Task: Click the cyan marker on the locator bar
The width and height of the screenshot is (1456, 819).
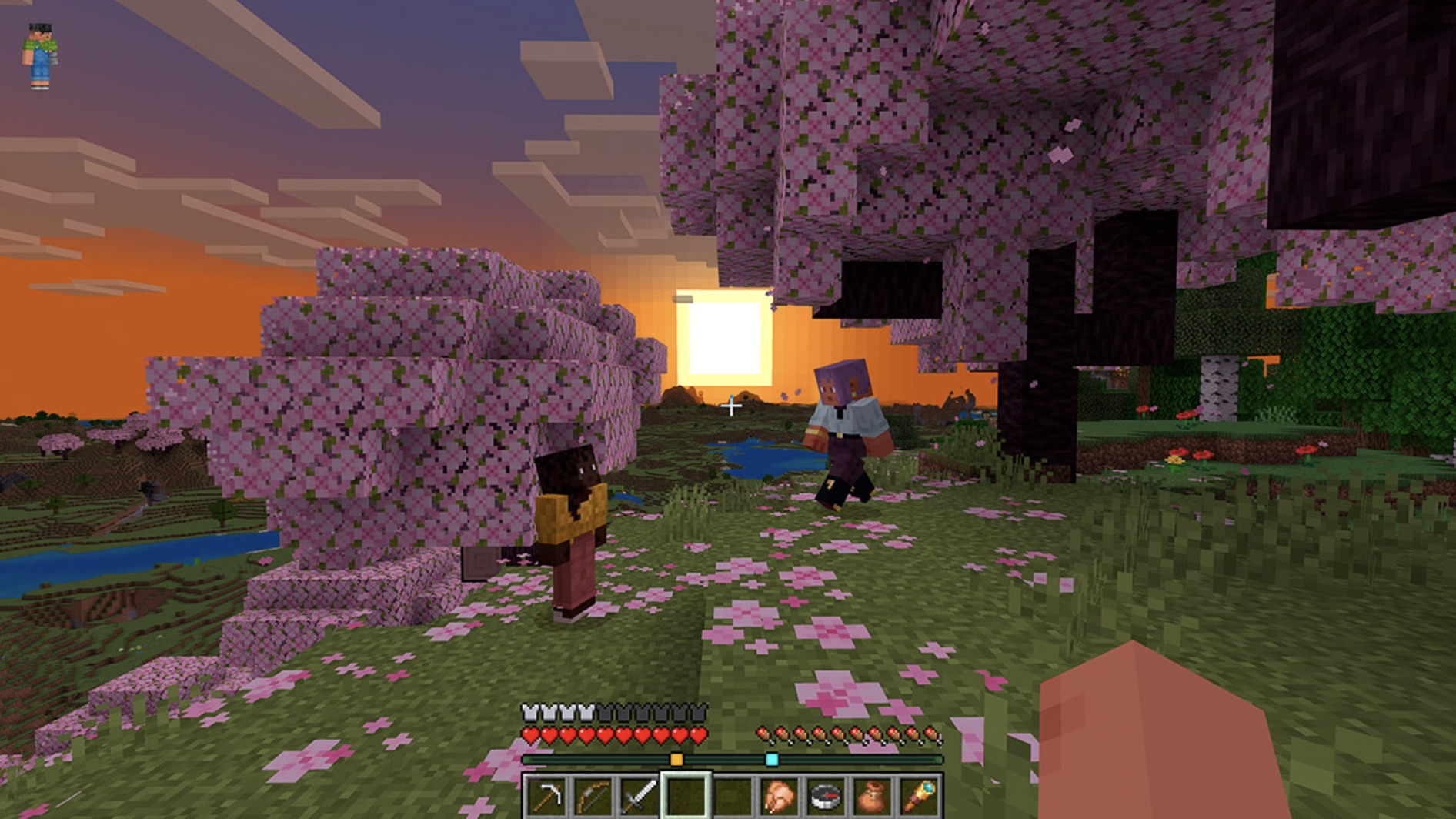Action: [772, 760]
